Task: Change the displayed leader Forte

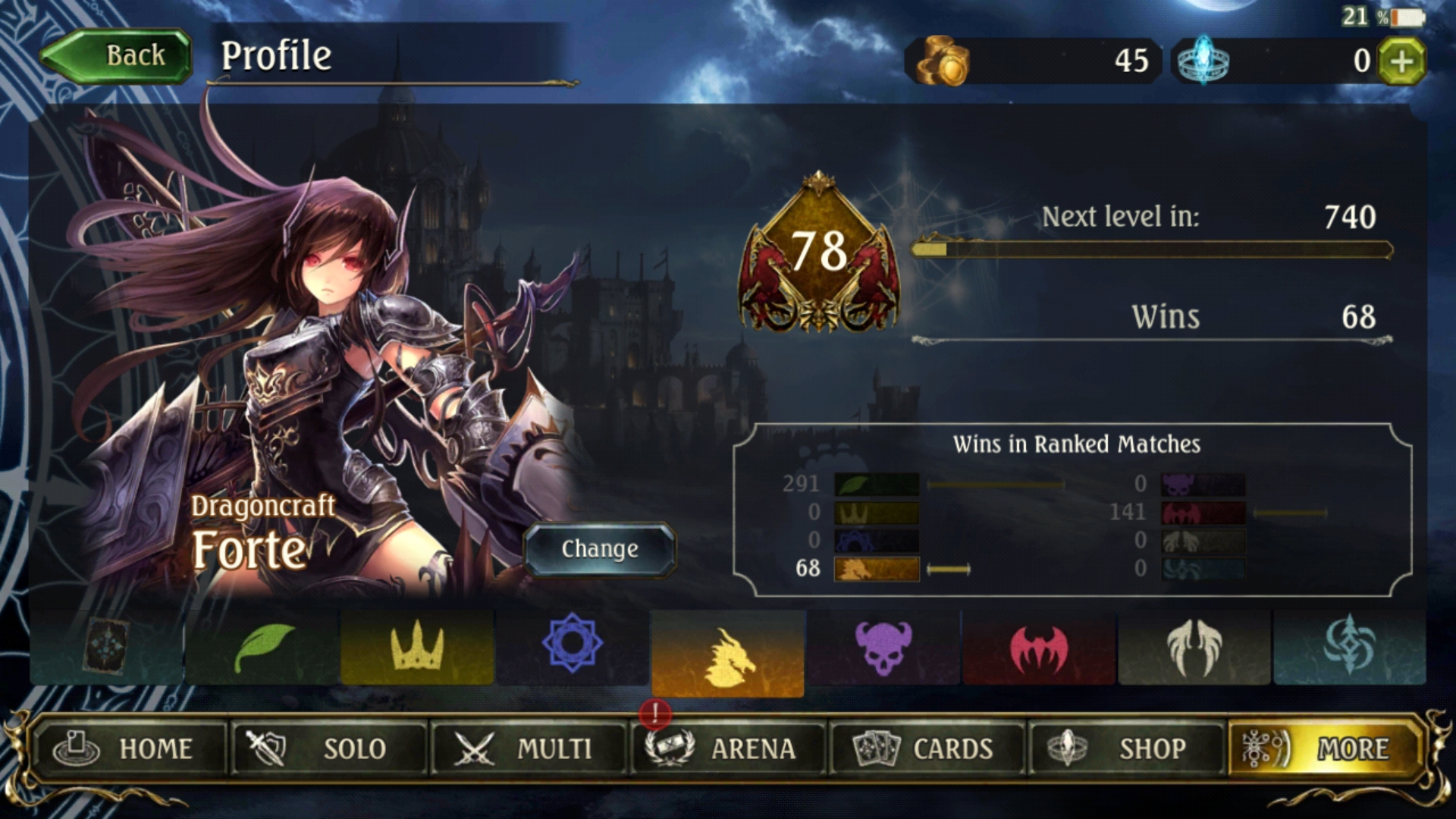Action: [599, 549]
